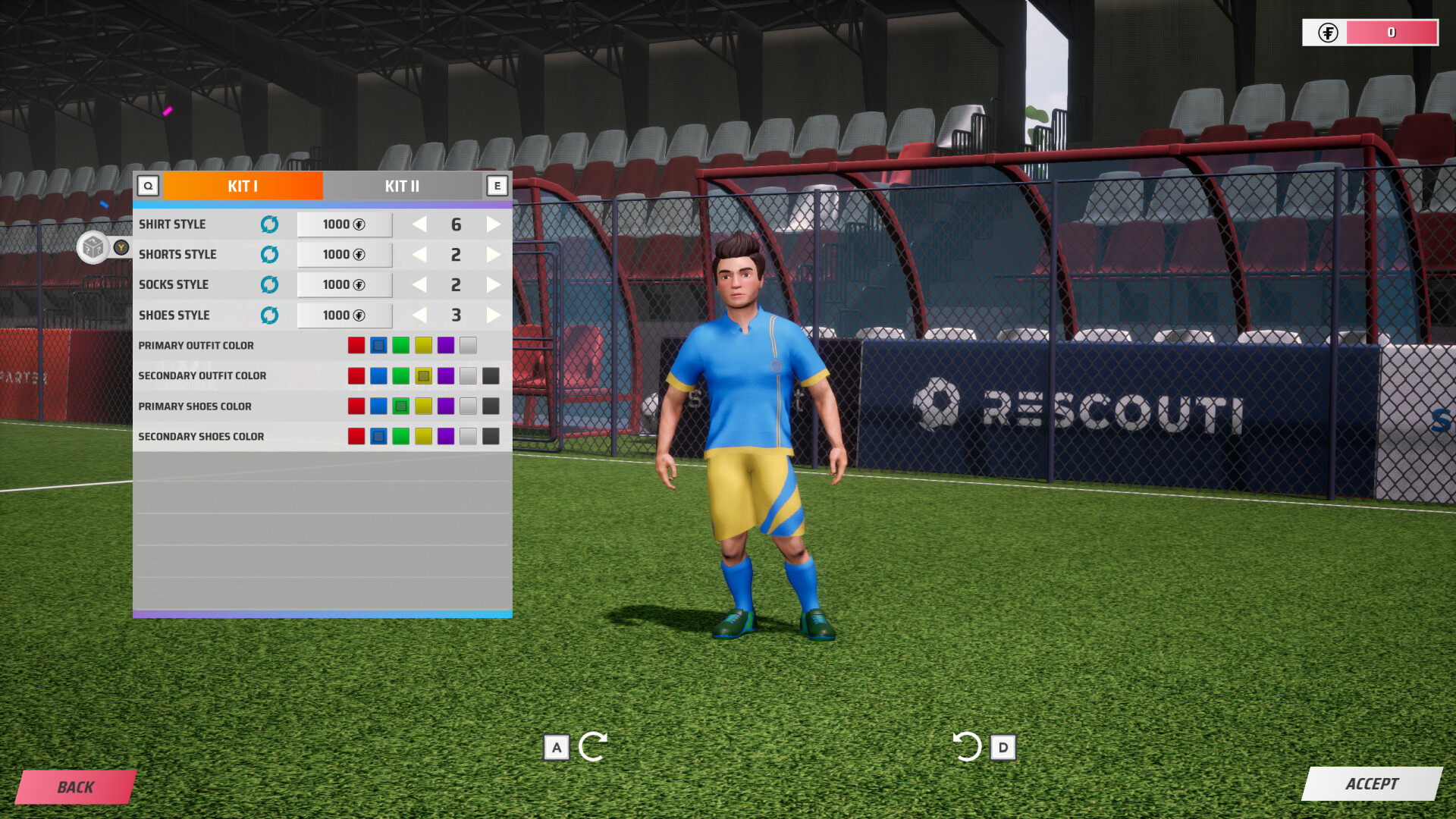This screenshot has height=819, width=1456.
Task: Randomize the shirt style
Action: tap(269, 224)
